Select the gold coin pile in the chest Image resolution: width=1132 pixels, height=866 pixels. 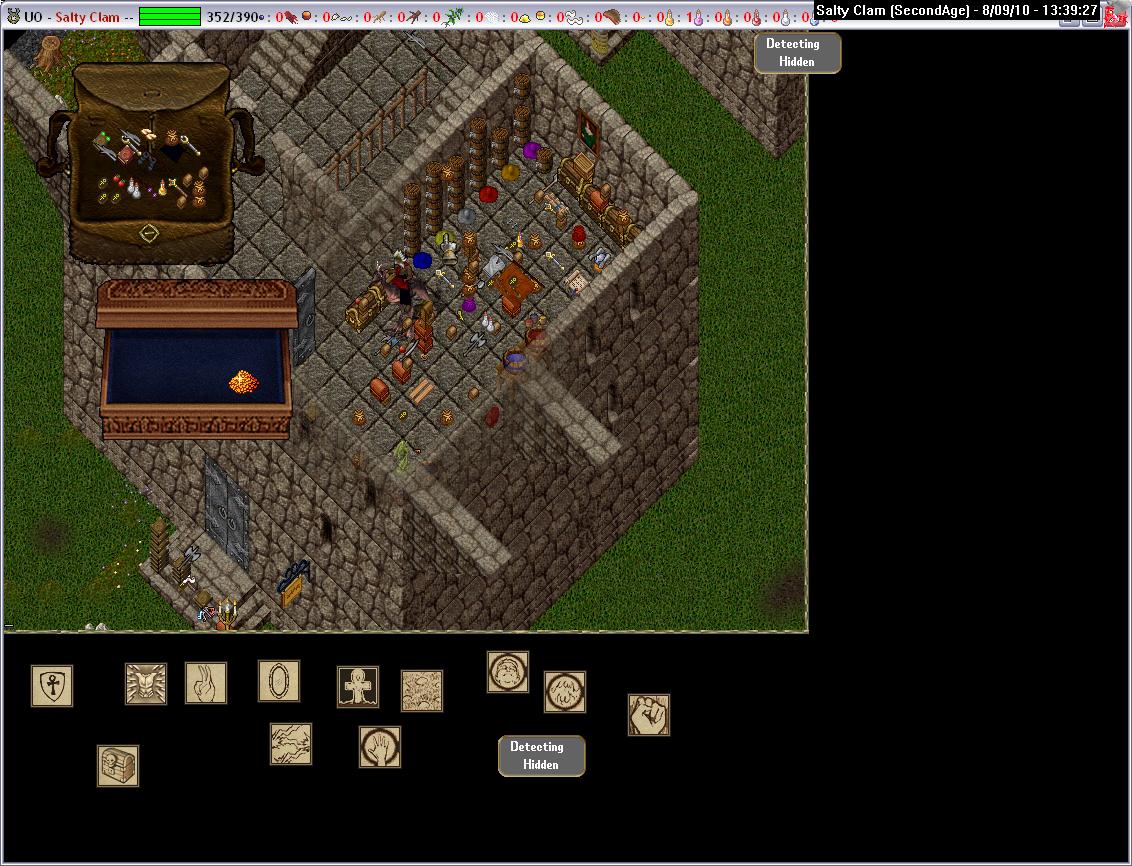[x=244, y=381]
